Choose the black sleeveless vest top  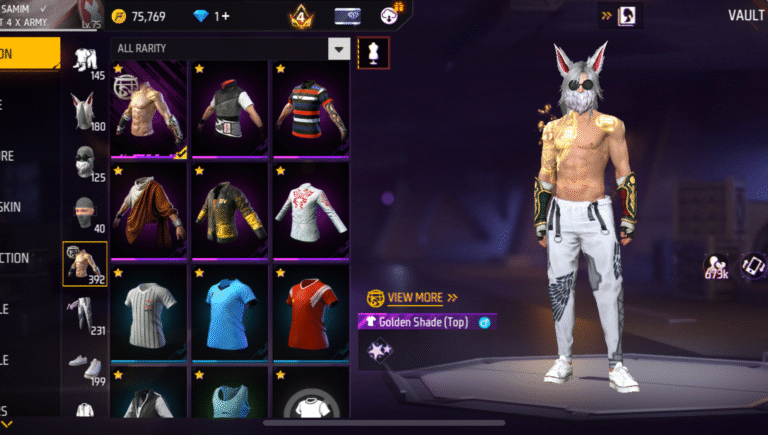click(228, 110)
